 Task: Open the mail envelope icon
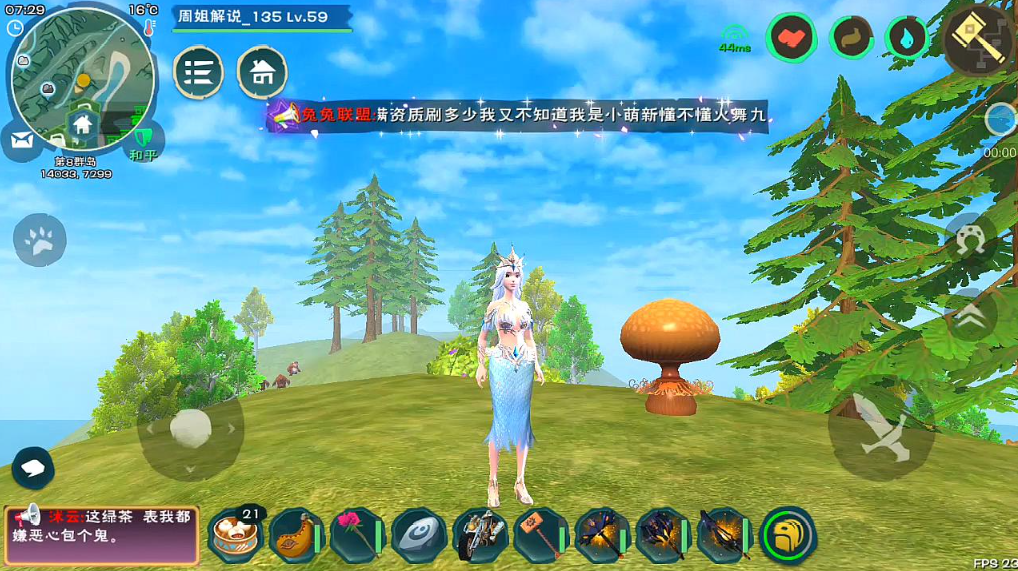pos(22,141)
